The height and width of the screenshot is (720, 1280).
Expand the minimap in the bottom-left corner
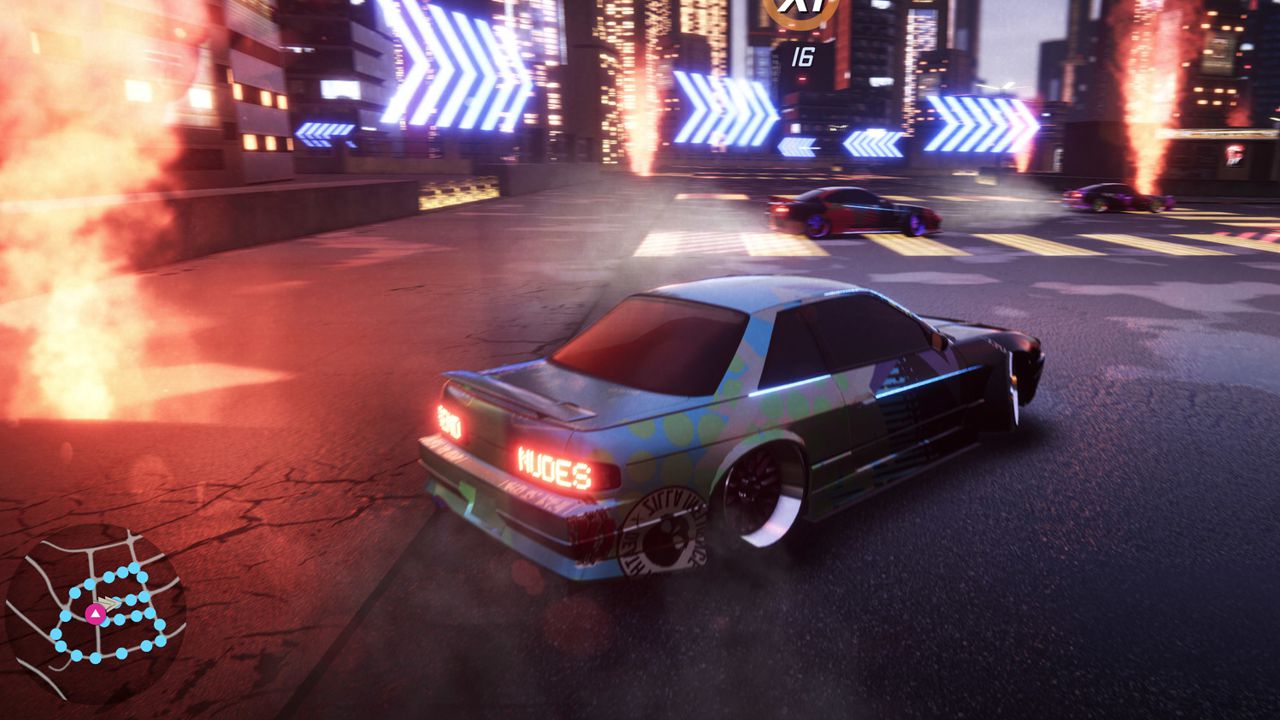pos(100,610)
